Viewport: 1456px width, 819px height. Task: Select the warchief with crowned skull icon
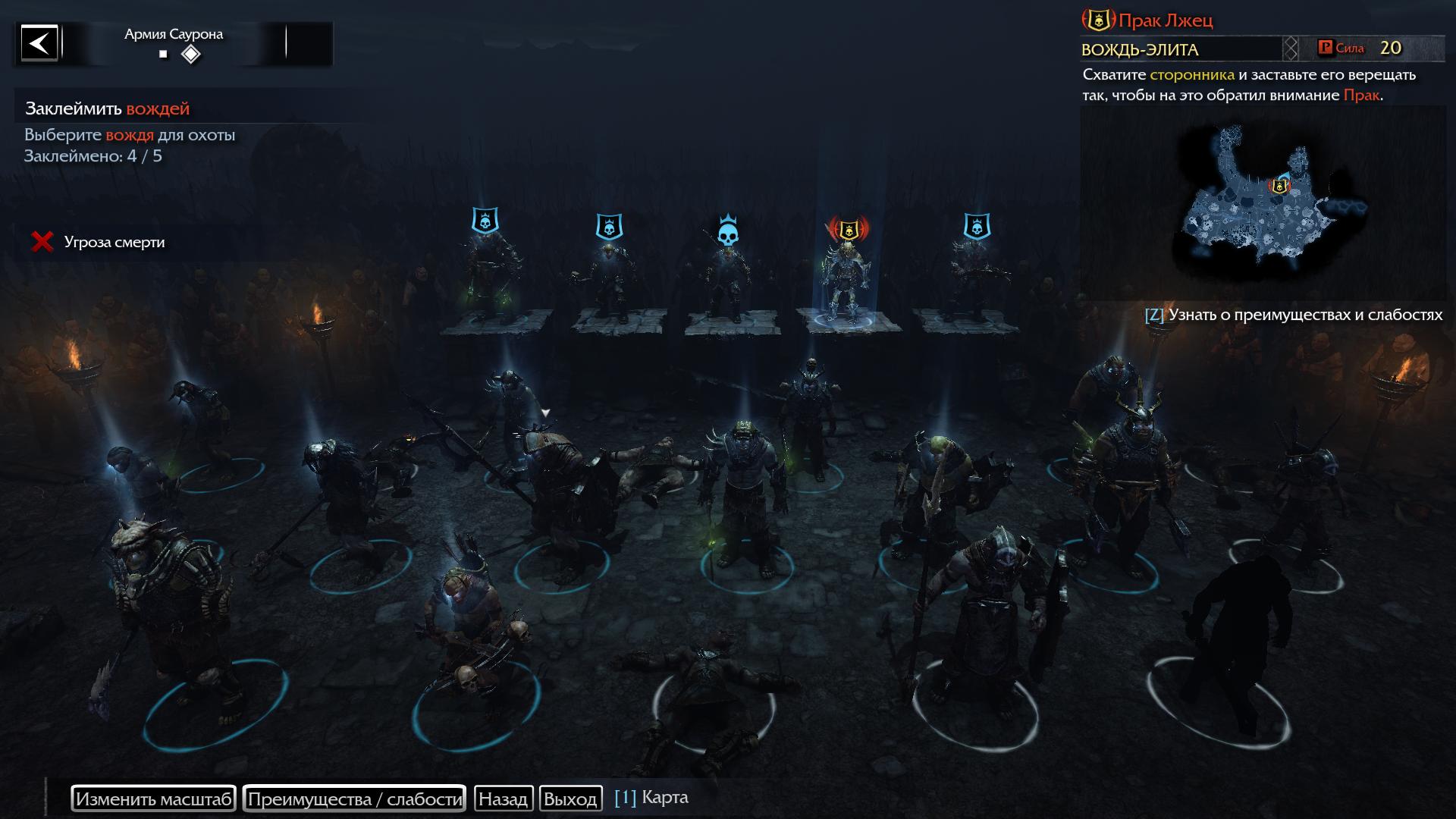(728, 281)
